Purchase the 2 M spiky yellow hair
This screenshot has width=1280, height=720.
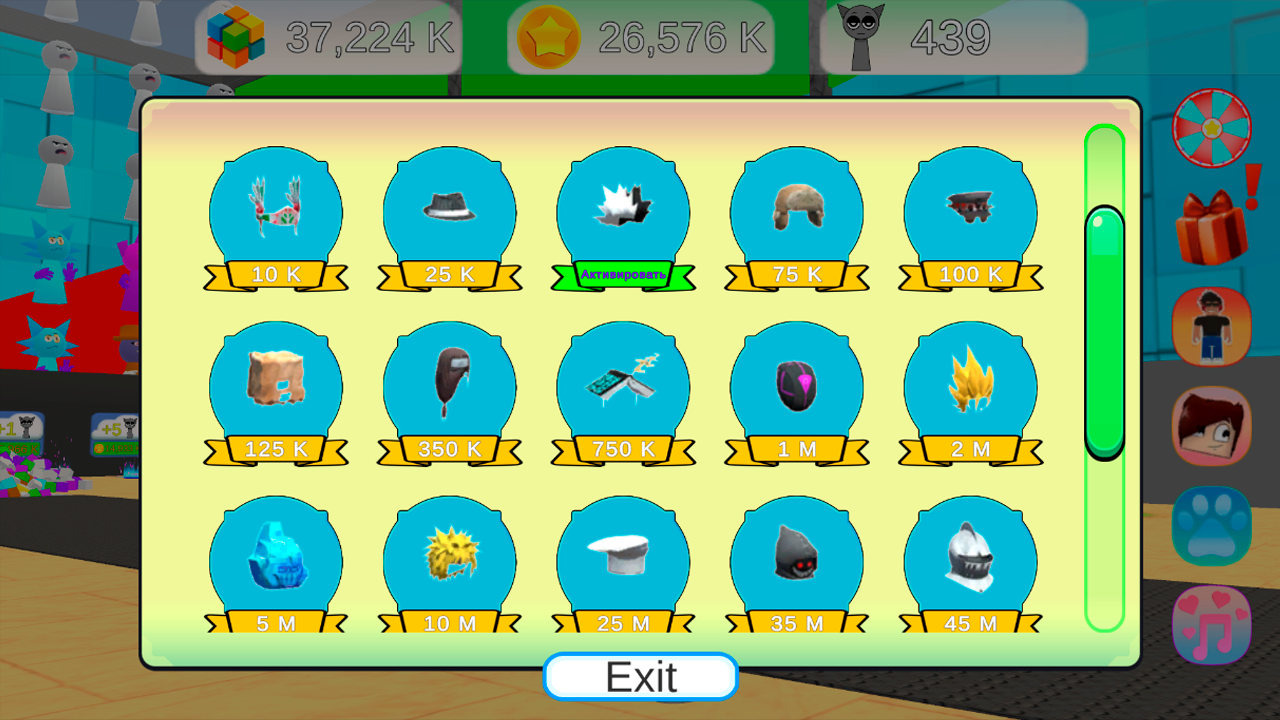pyautogui.click(x=969, y=447)
